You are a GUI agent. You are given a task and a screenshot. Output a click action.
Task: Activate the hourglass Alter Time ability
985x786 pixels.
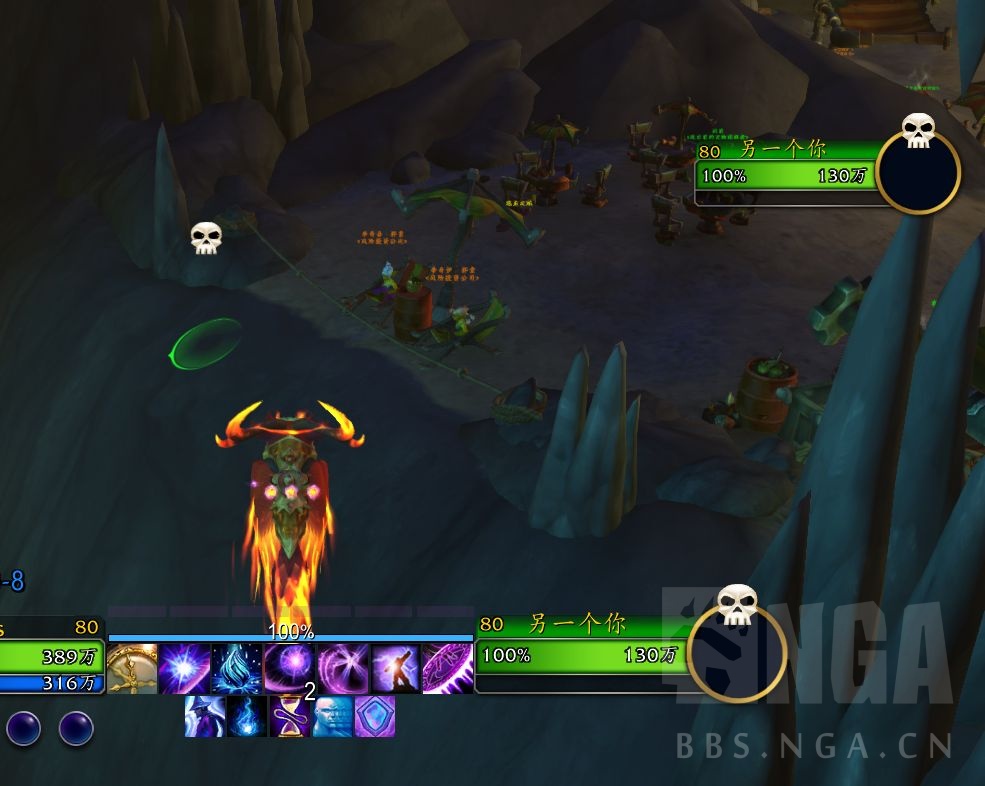point(290,716)
